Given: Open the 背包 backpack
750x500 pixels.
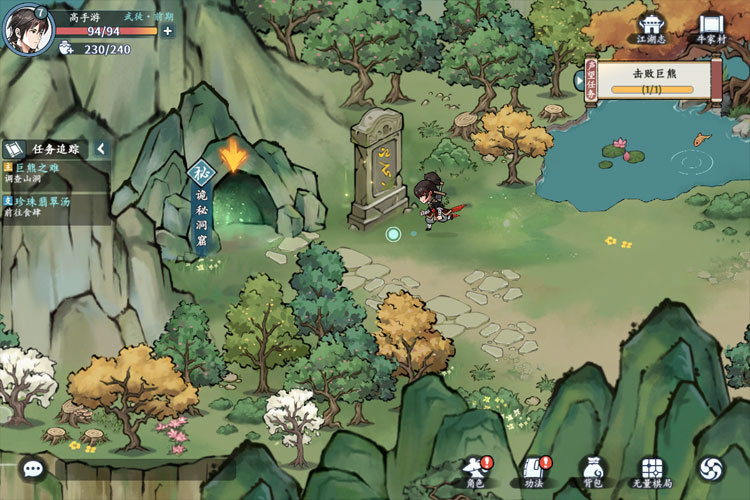Looking at the screenshot, I should coord(592,471).
